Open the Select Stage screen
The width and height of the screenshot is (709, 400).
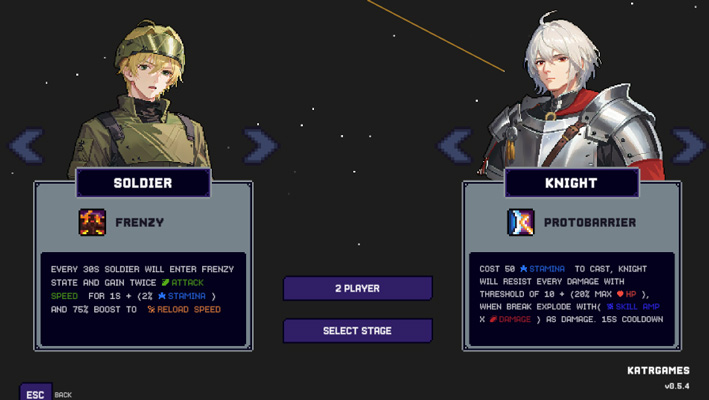point(357,331)
